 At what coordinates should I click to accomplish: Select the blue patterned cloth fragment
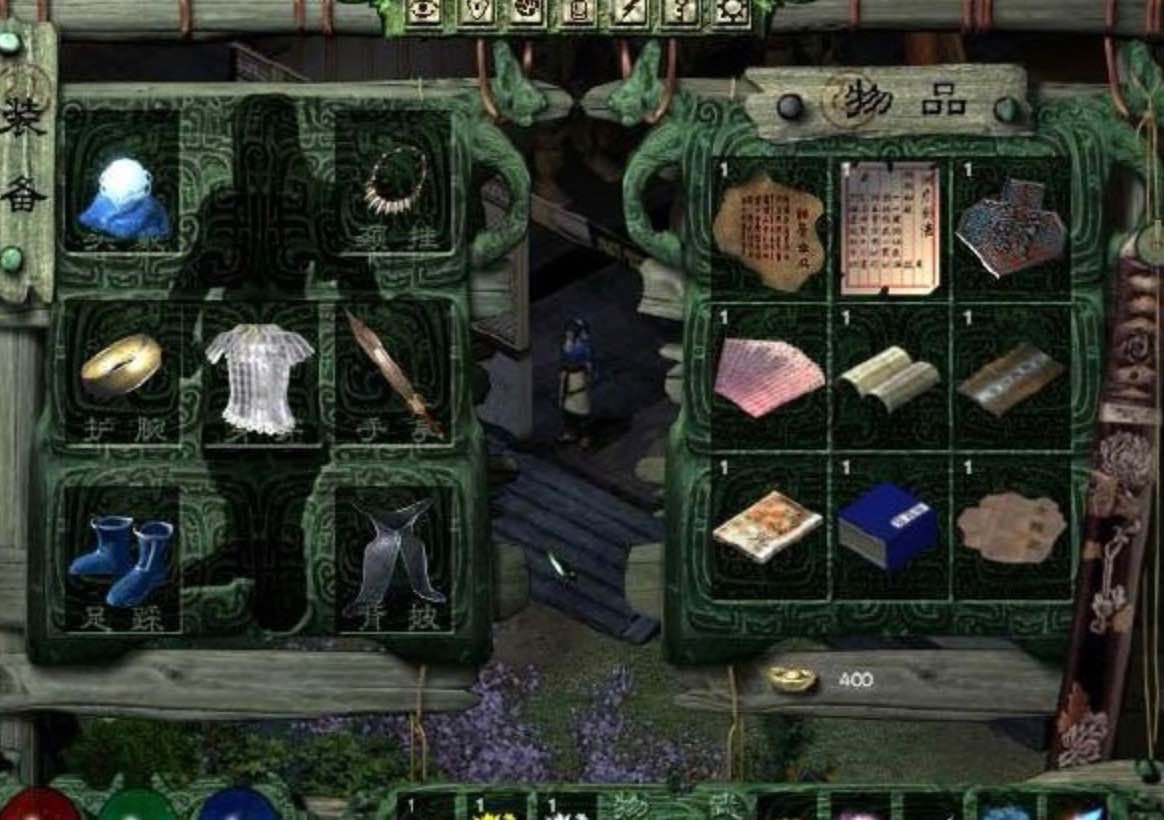point(1011,228)
